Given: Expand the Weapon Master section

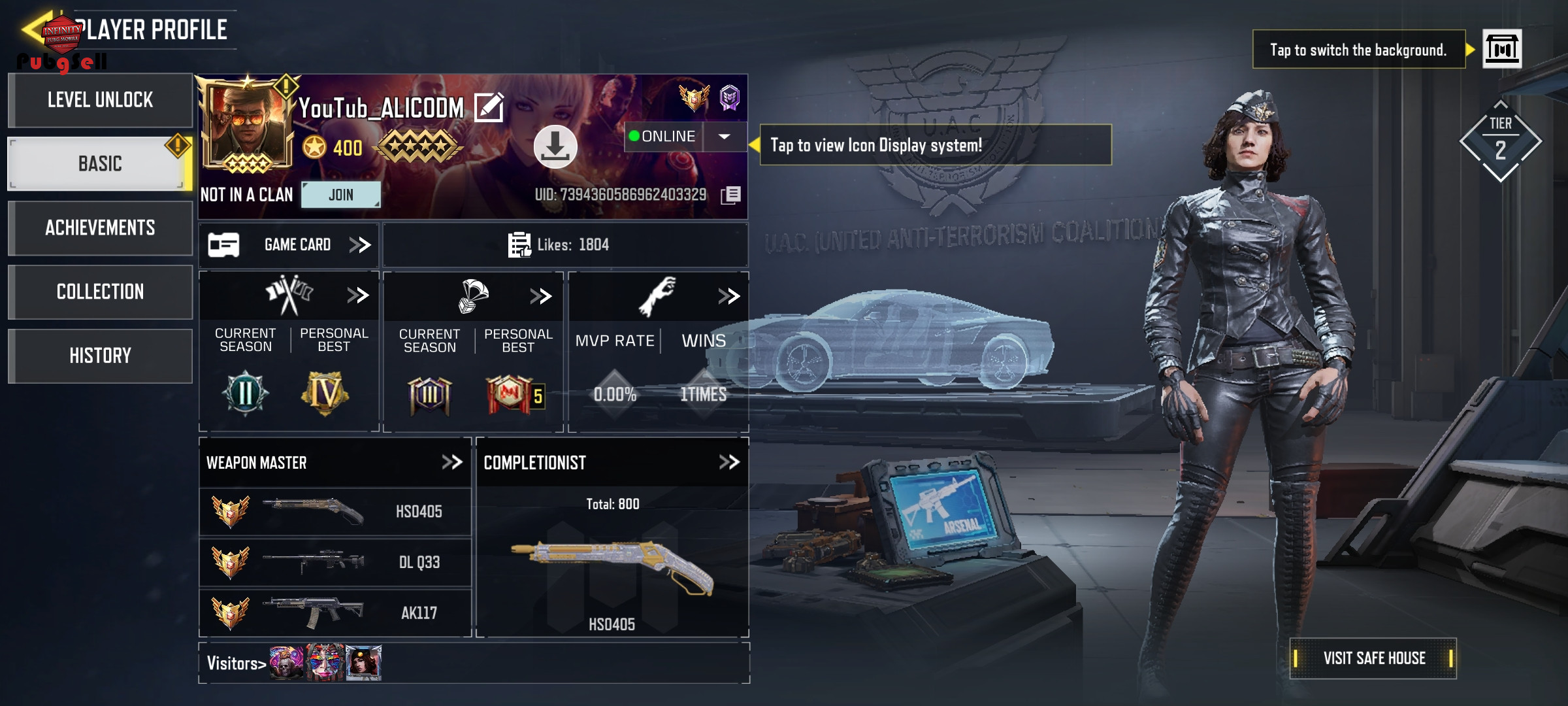Looking at the screenshot, I should click(x=452, y=462).
